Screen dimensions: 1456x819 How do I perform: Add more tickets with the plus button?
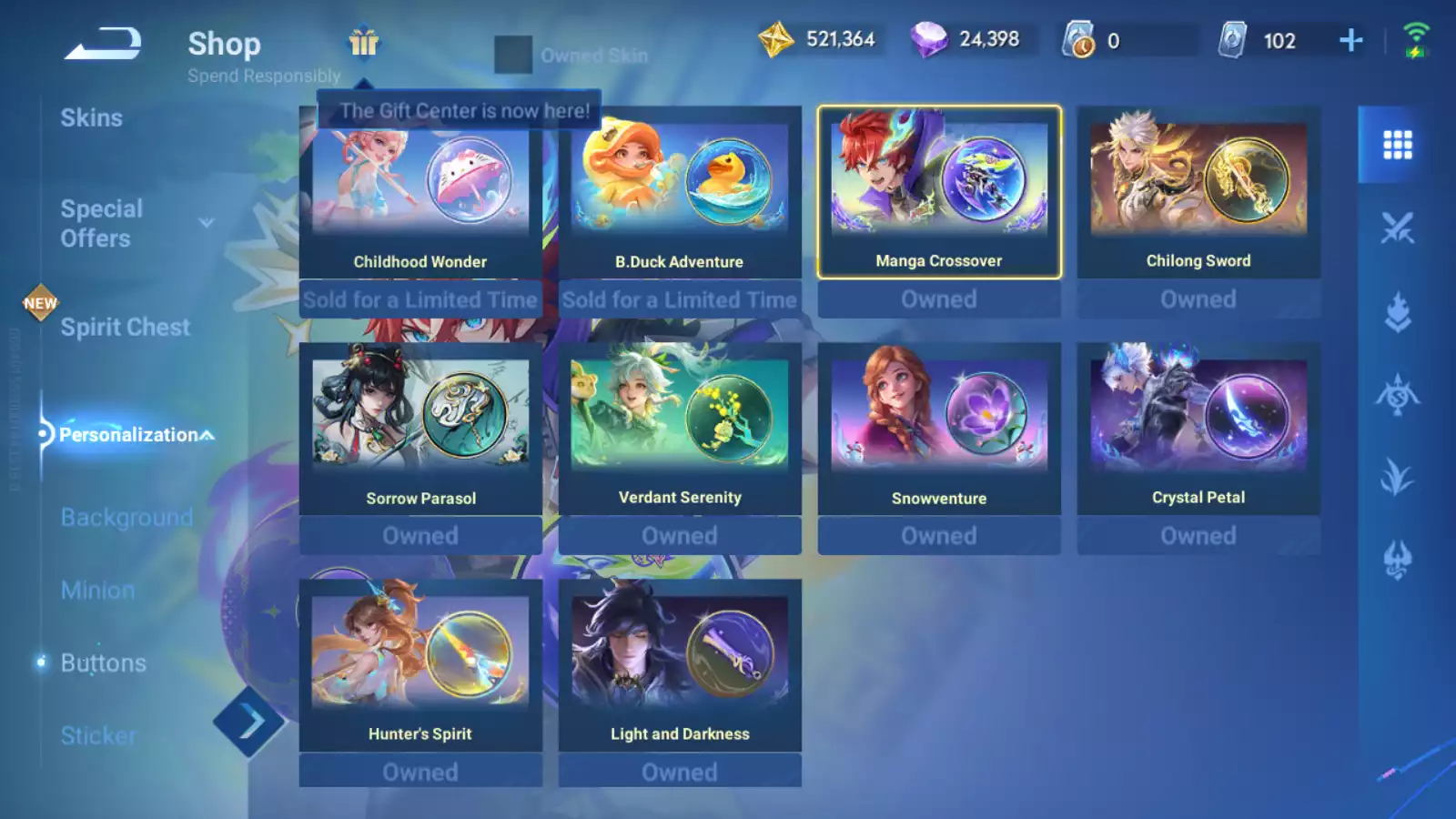pyautogui.click(x=1350, y=40)
